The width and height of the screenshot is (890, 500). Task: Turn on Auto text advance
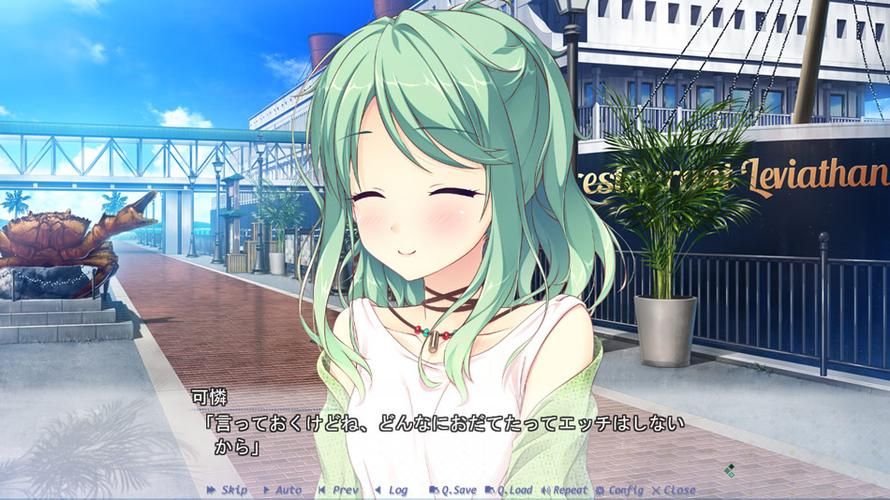tap(282, 490)
